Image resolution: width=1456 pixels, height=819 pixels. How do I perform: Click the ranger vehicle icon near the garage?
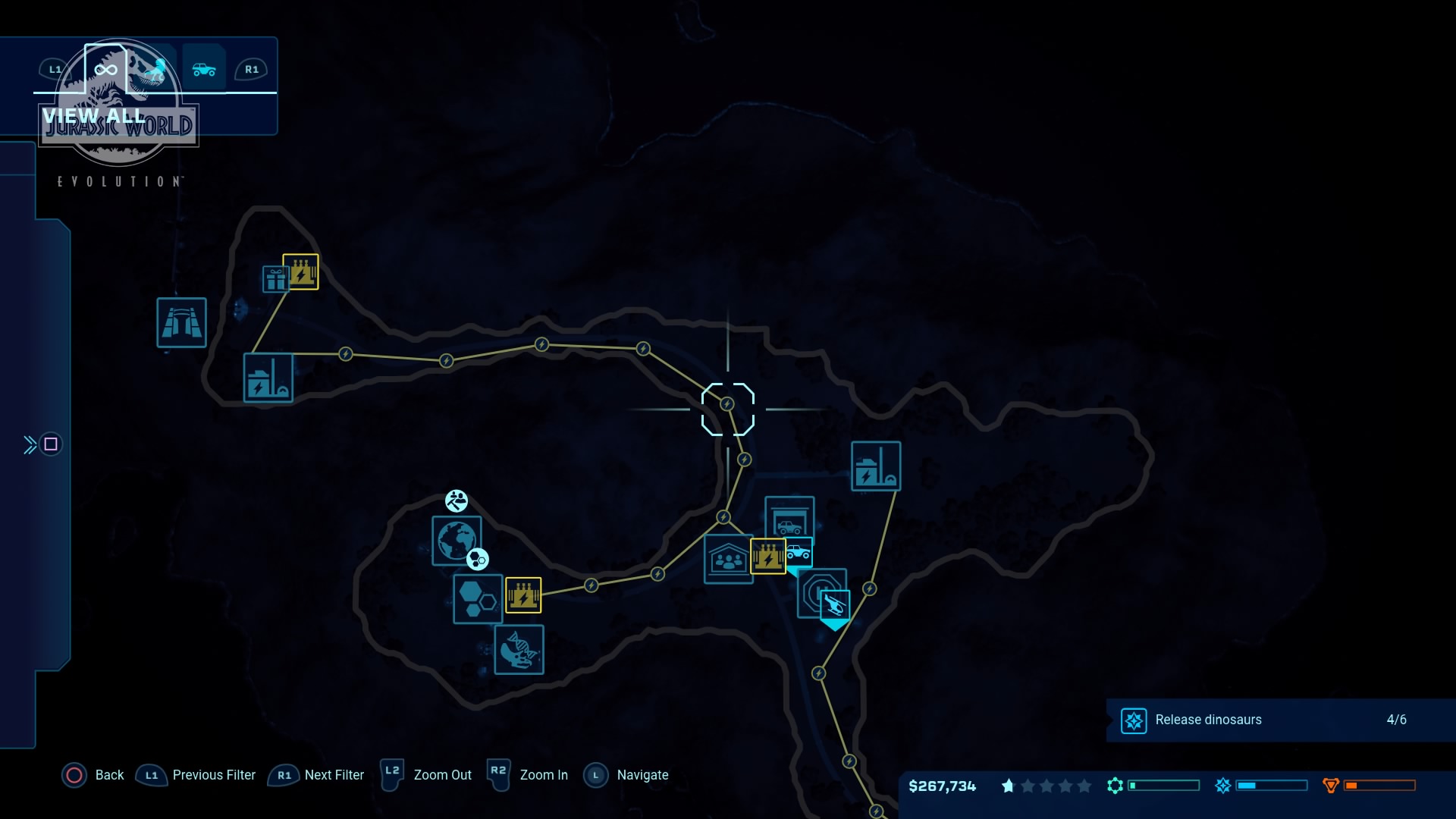(x=798, y=552)
